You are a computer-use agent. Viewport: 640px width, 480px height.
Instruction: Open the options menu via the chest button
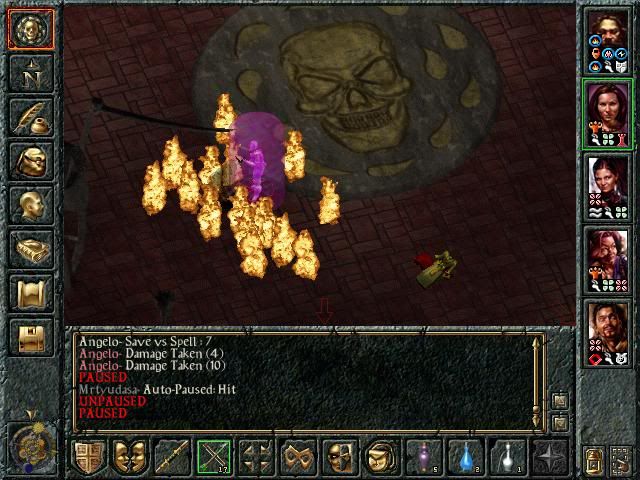click(x=30, y=338)
